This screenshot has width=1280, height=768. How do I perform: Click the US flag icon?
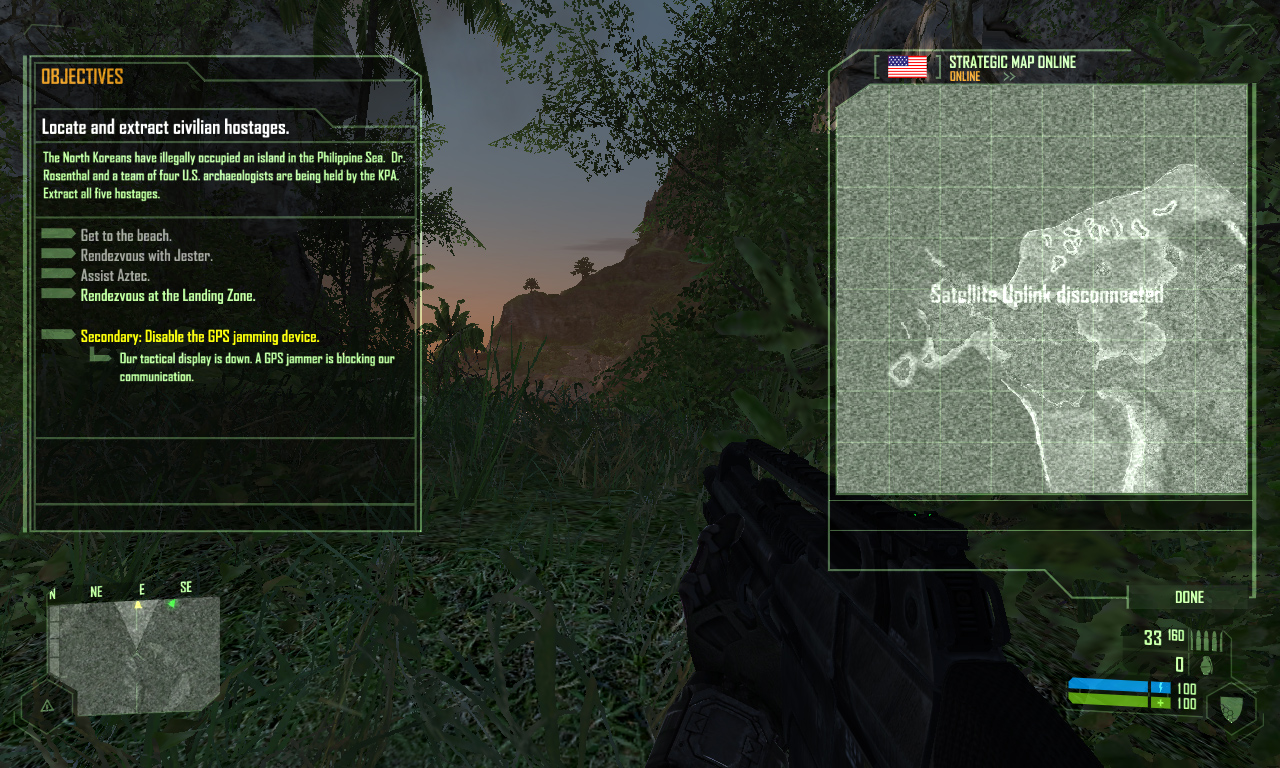click(907, 67)
